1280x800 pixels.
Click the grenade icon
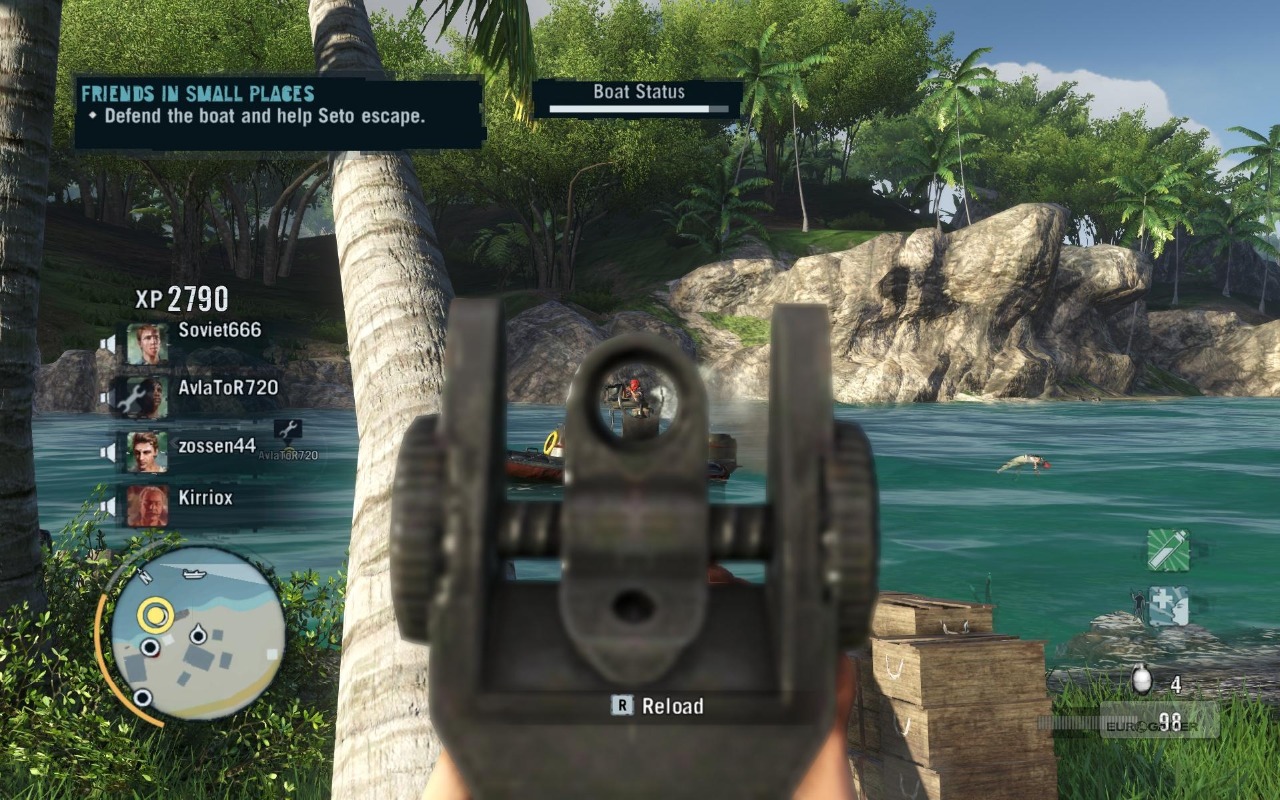click(x=1141, y=681)
